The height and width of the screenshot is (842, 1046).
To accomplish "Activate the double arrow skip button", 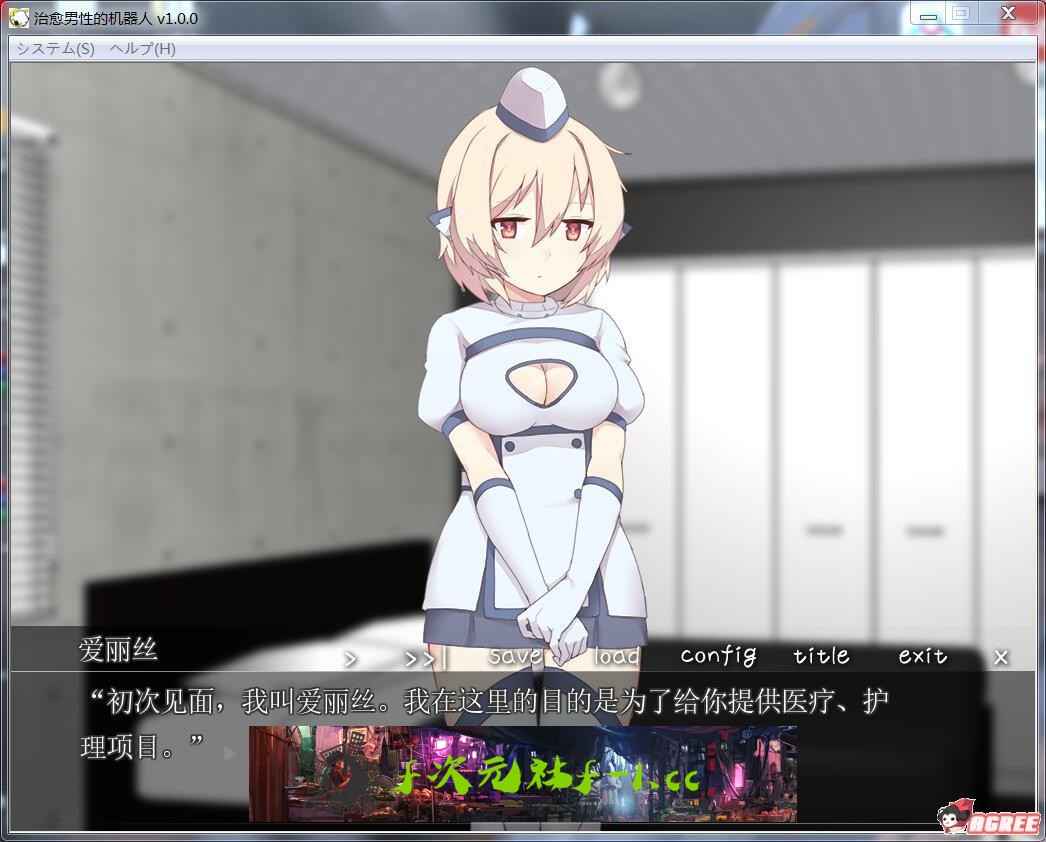I will coord(422,658).
